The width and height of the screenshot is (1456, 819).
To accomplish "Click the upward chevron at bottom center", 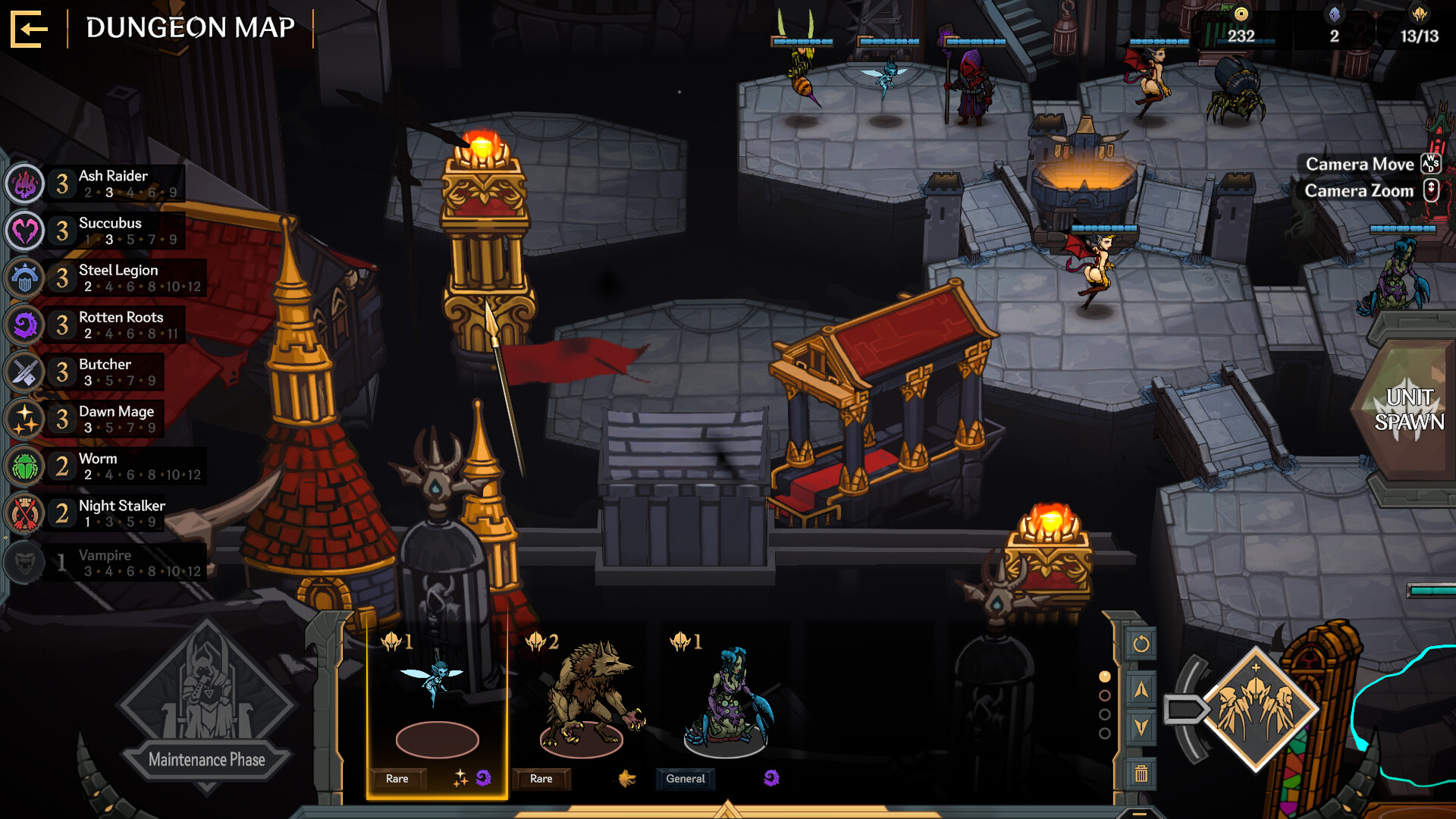I will pos(728,811).
